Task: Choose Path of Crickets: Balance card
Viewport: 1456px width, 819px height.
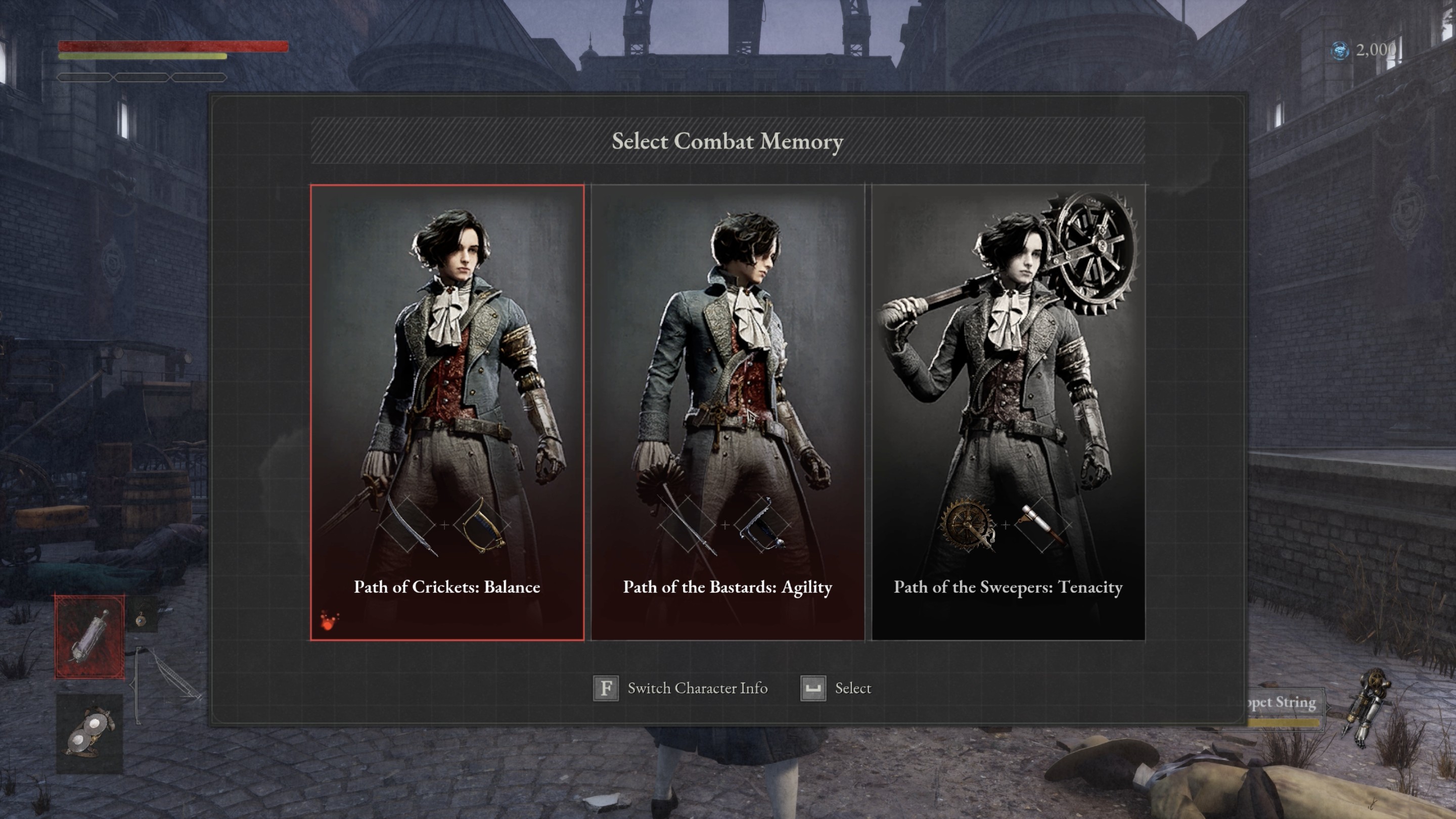Action: [446, 413]
